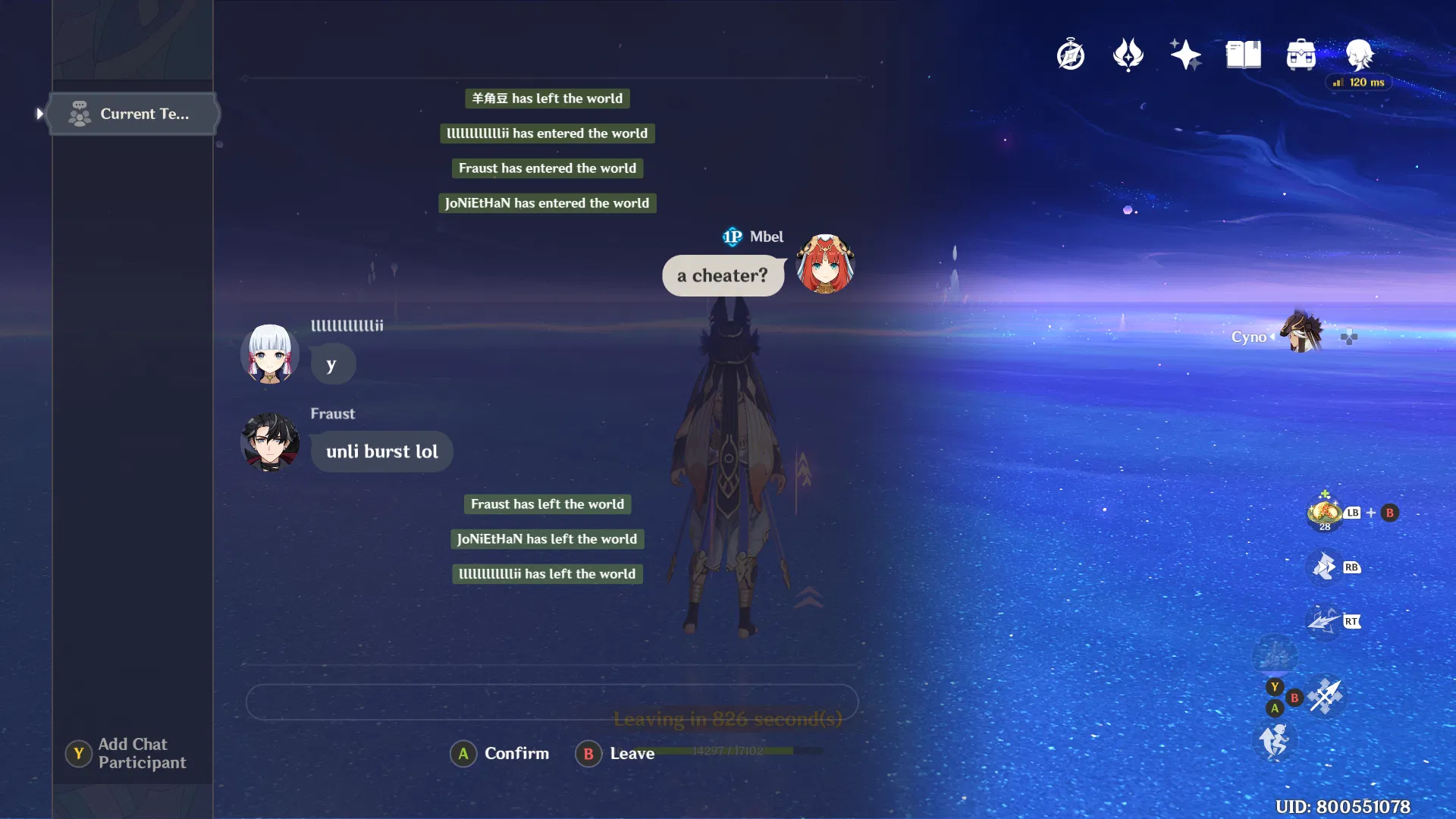Open the Character screen silhouette icon
The image size is (1456, 819).
pyautogui.click(x=1358, y=54)
